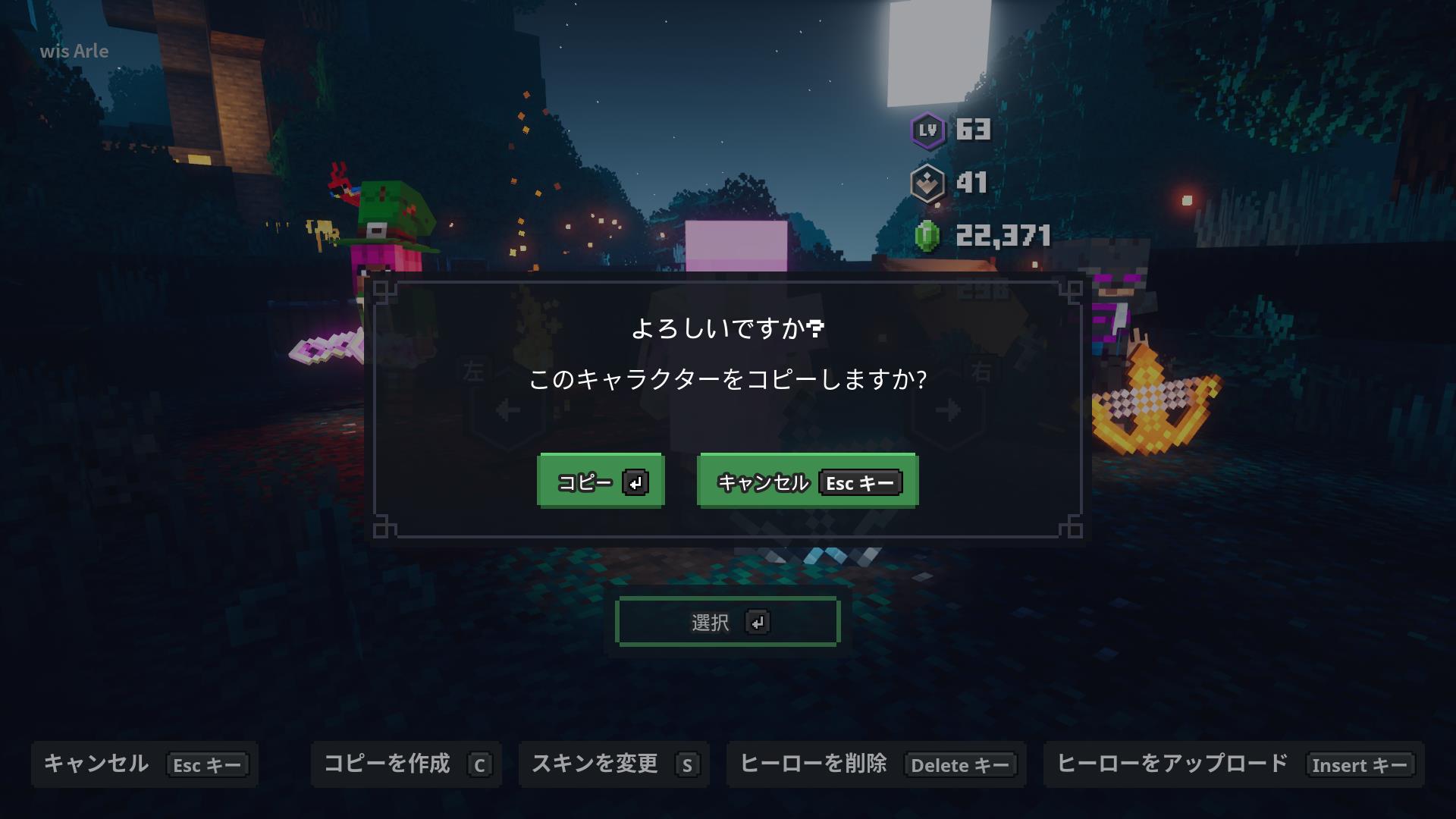1456x819 pixels.
Task: Click the S key hint next to スキンを変更
Action: click(686, 764)
